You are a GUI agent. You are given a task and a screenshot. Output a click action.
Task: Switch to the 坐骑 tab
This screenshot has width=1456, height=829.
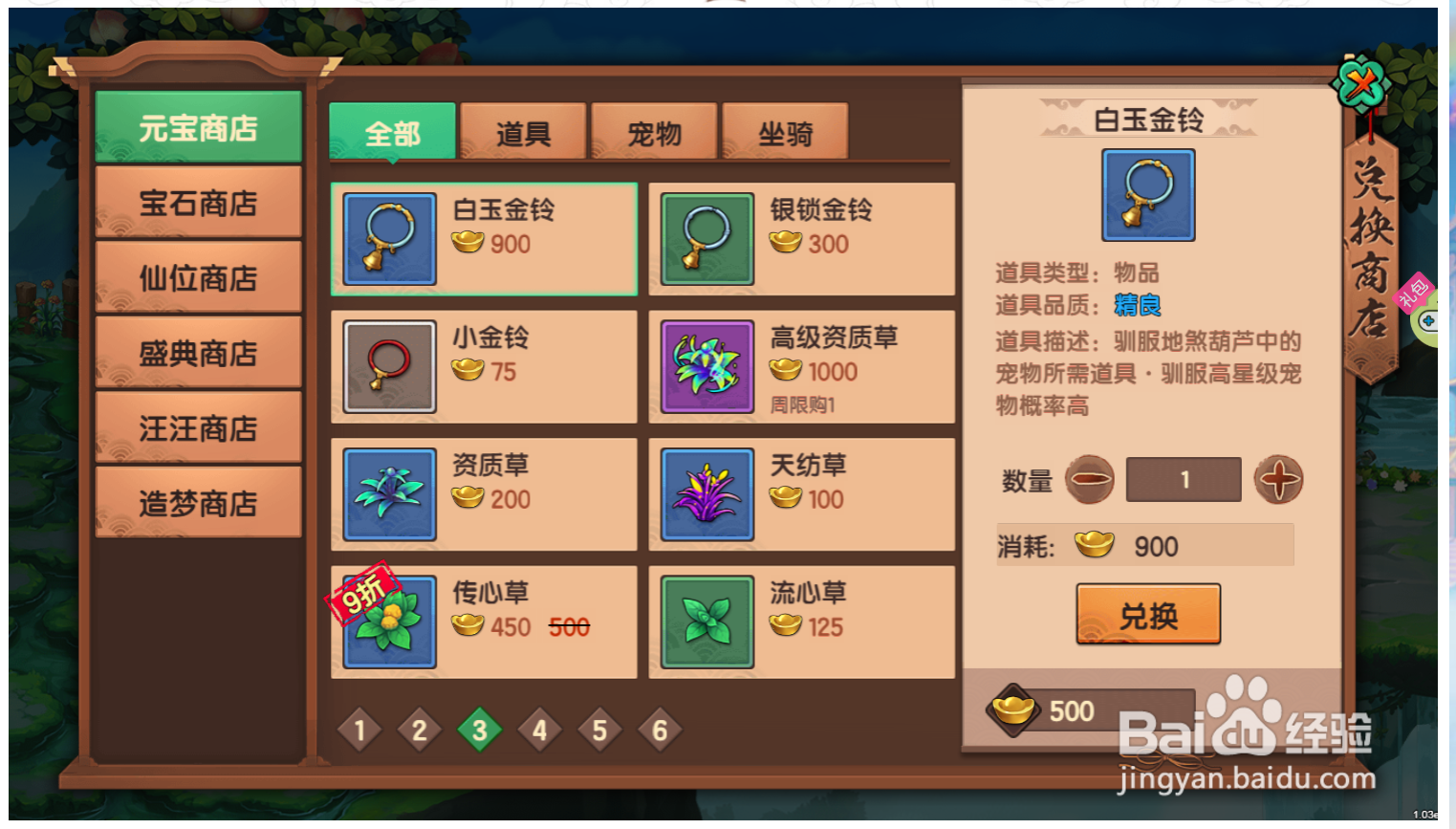tap(786, 133)
